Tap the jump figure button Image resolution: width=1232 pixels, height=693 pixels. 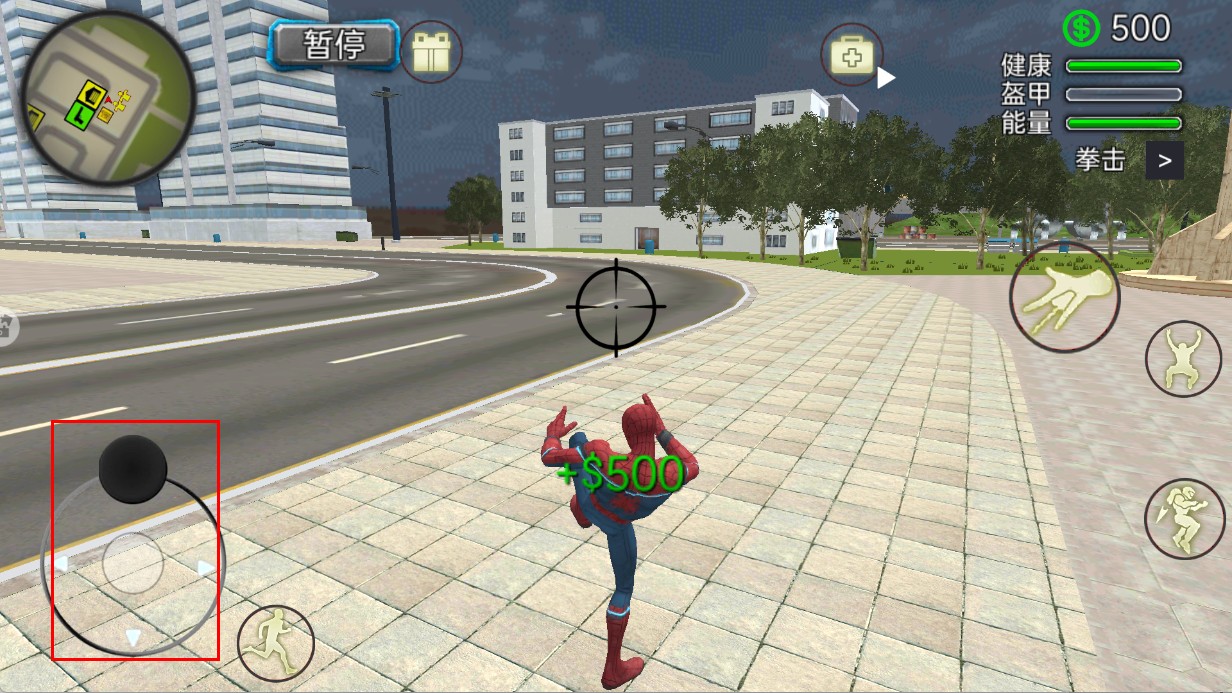1183,358
